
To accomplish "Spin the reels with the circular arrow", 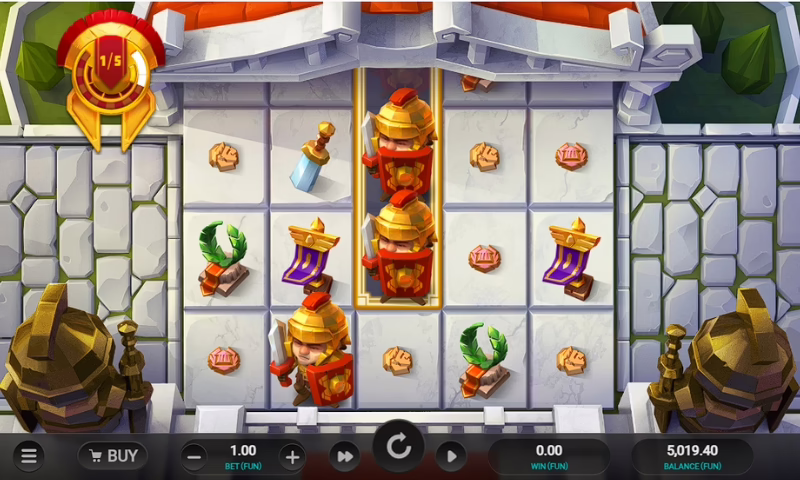I will 399,447.
